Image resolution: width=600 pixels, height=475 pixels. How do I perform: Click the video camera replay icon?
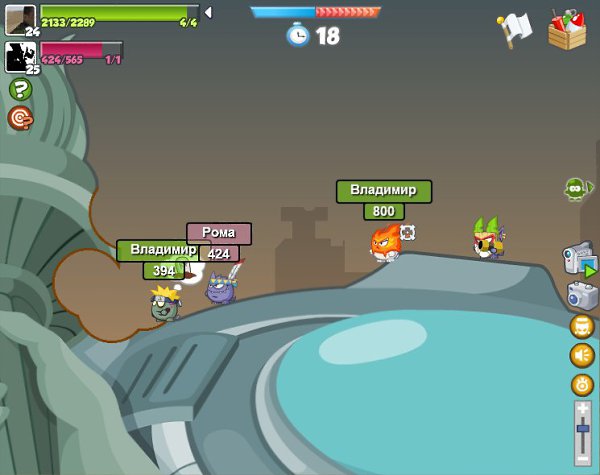(579, 257)
